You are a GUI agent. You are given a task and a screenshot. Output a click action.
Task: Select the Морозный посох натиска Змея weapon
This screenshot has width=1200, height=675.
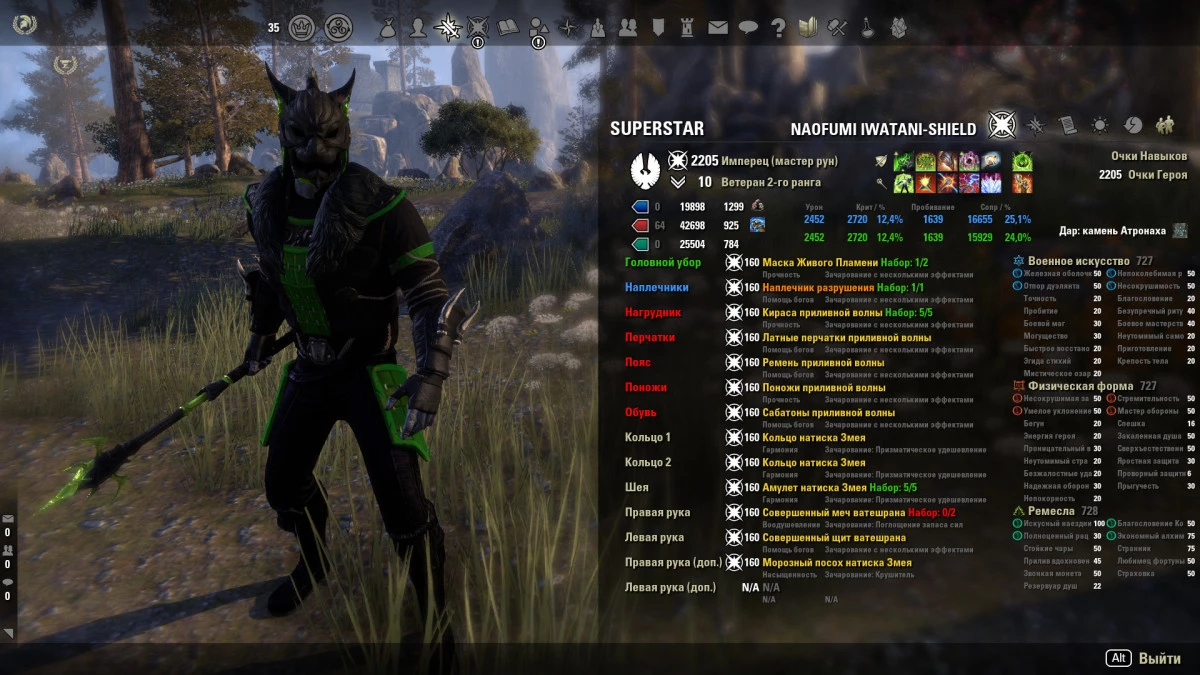pyautogui.click(x=837, y=562)
